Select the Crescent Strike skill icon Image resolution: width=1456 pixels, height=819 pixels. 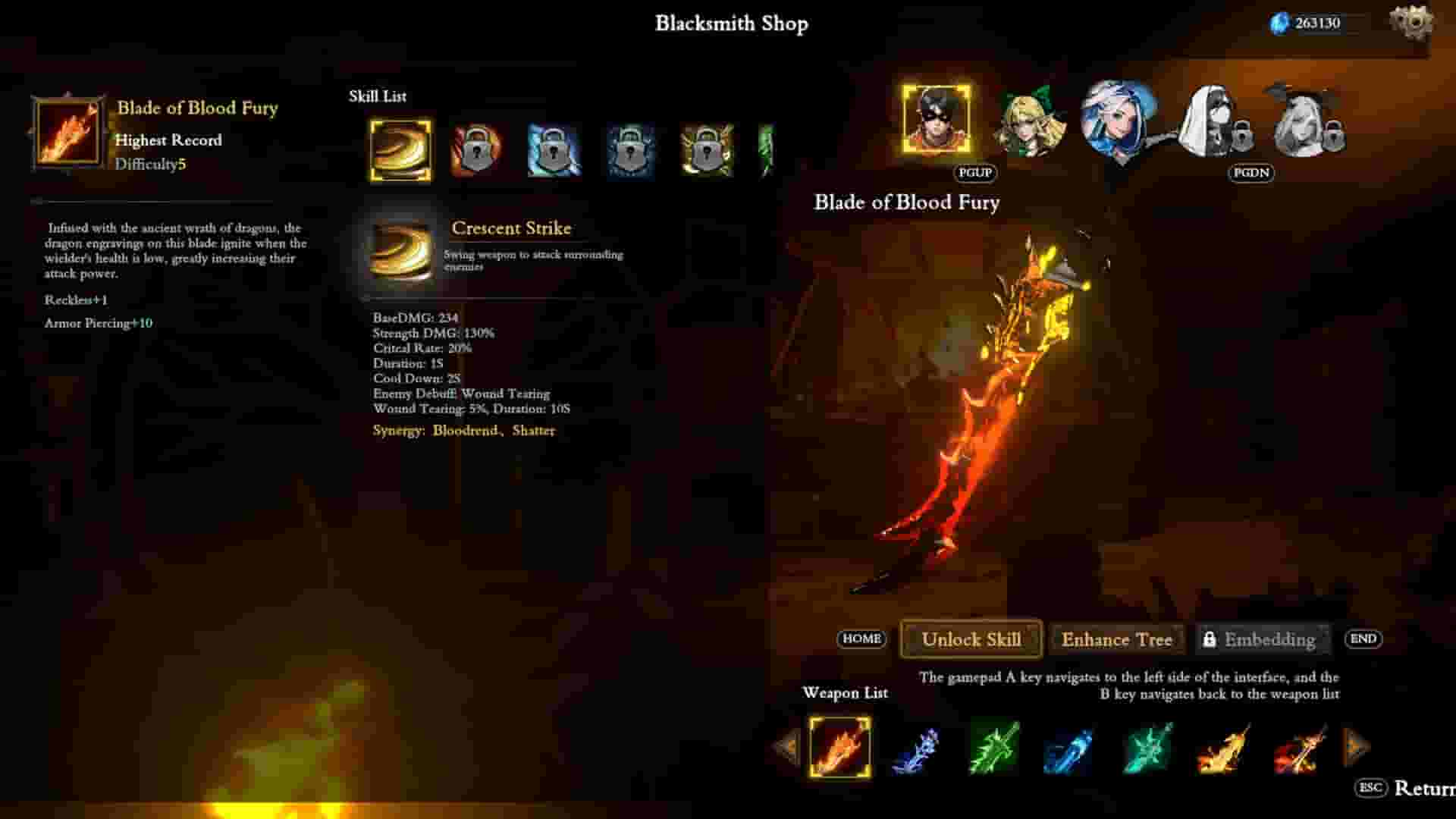click(400, 149)
